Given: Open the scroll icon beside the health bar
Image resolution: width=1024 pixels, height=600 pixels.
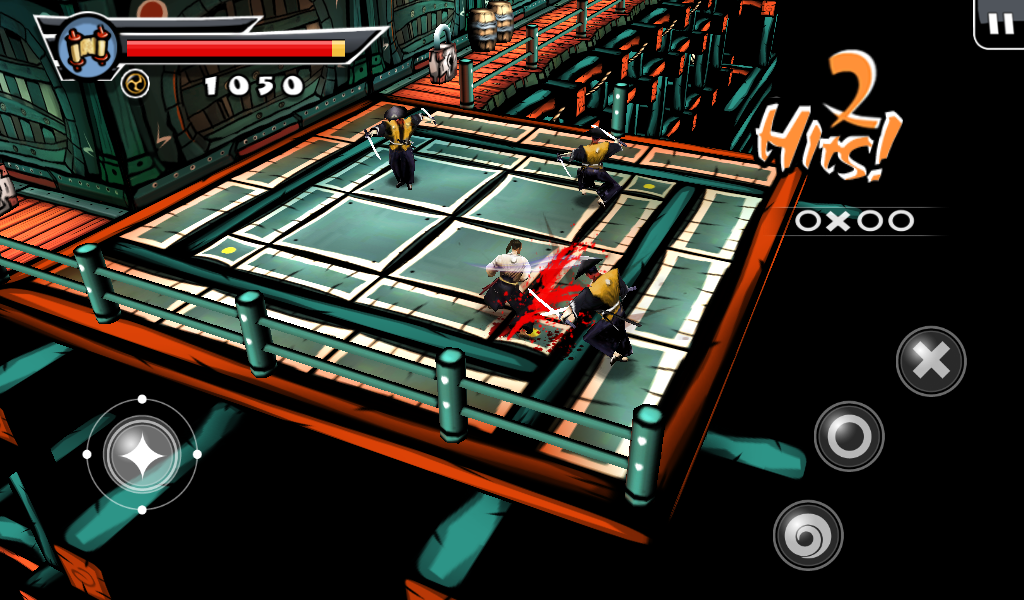Looking at the screenshot, I should point(87,47).
